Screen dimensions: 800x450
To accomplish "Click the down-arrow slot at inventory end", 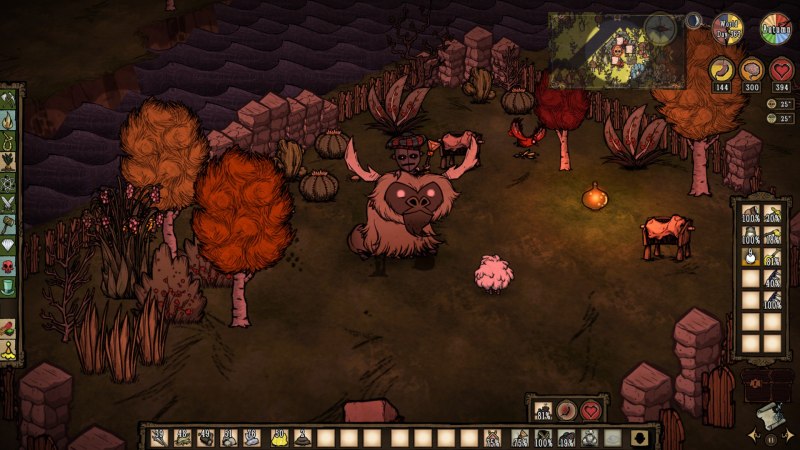I will (x=638, y=437).
